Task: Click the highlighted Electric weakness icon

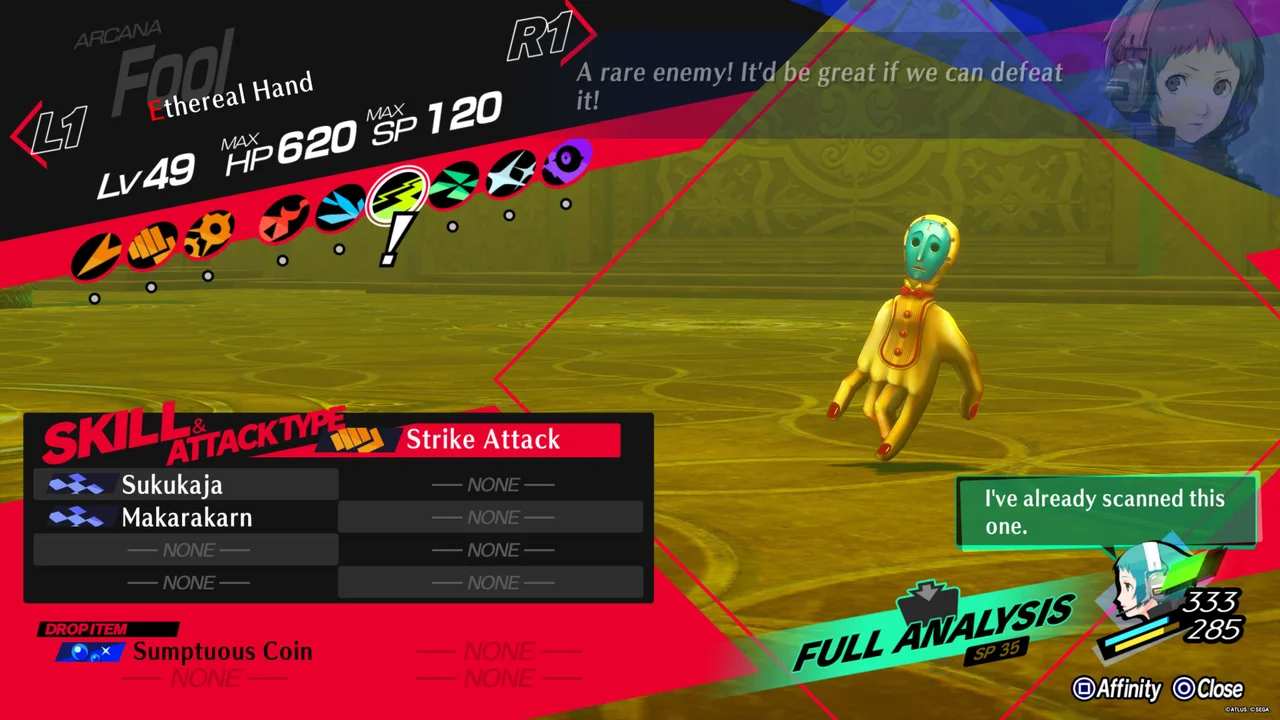Action: tap(398, 192)
